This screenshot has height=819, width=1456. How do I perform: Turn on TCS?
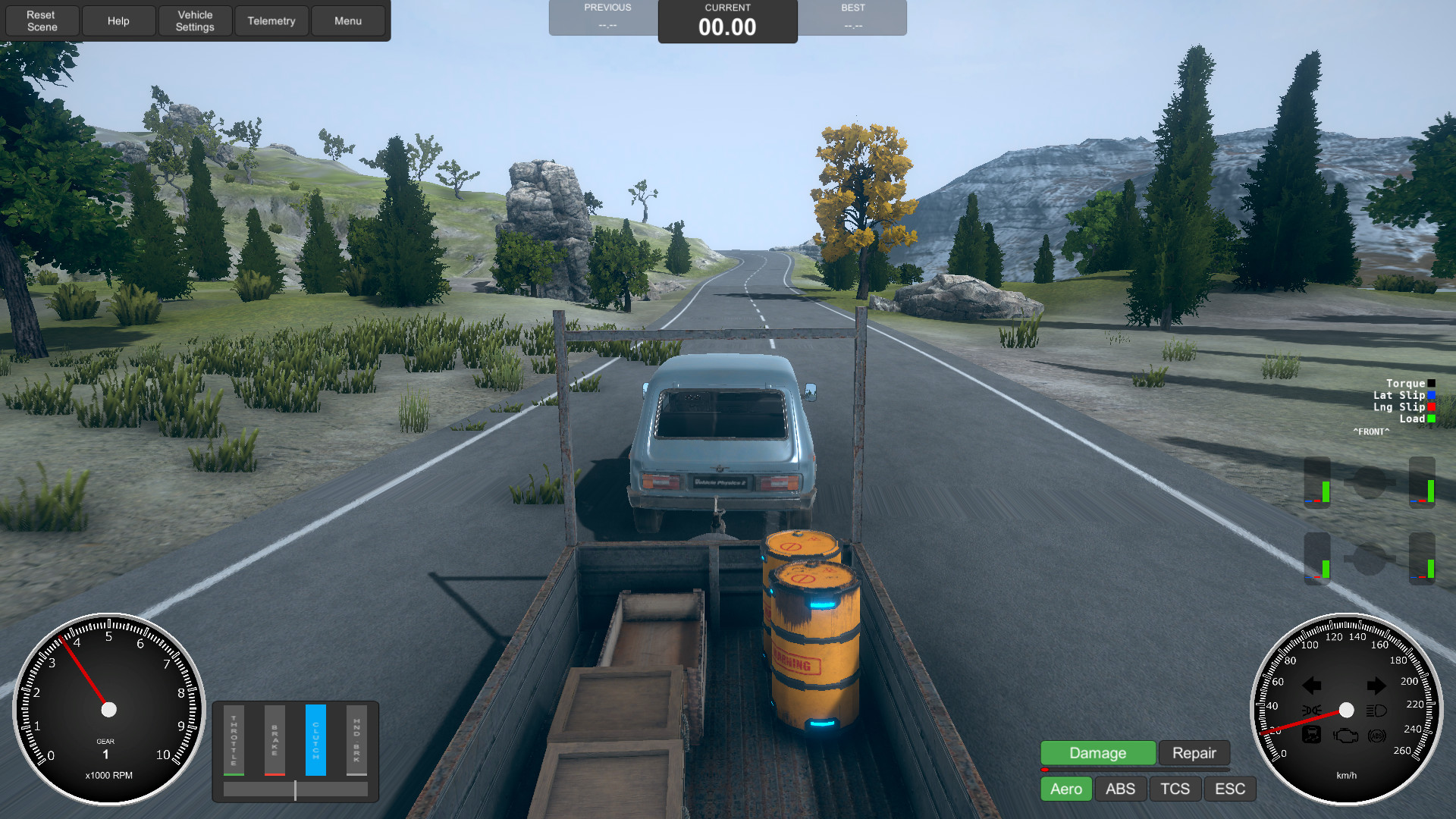1175,789
